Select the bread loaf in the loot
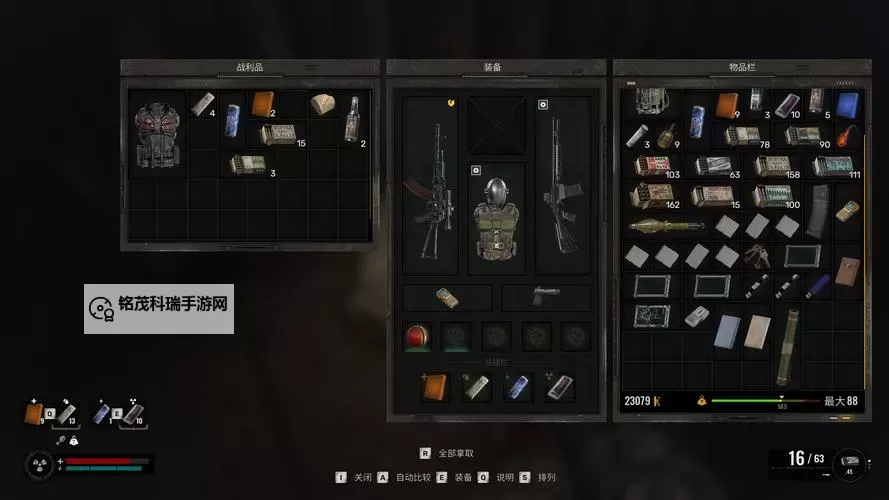The height and width of the screenshot is (500, 889). [322, 105]
